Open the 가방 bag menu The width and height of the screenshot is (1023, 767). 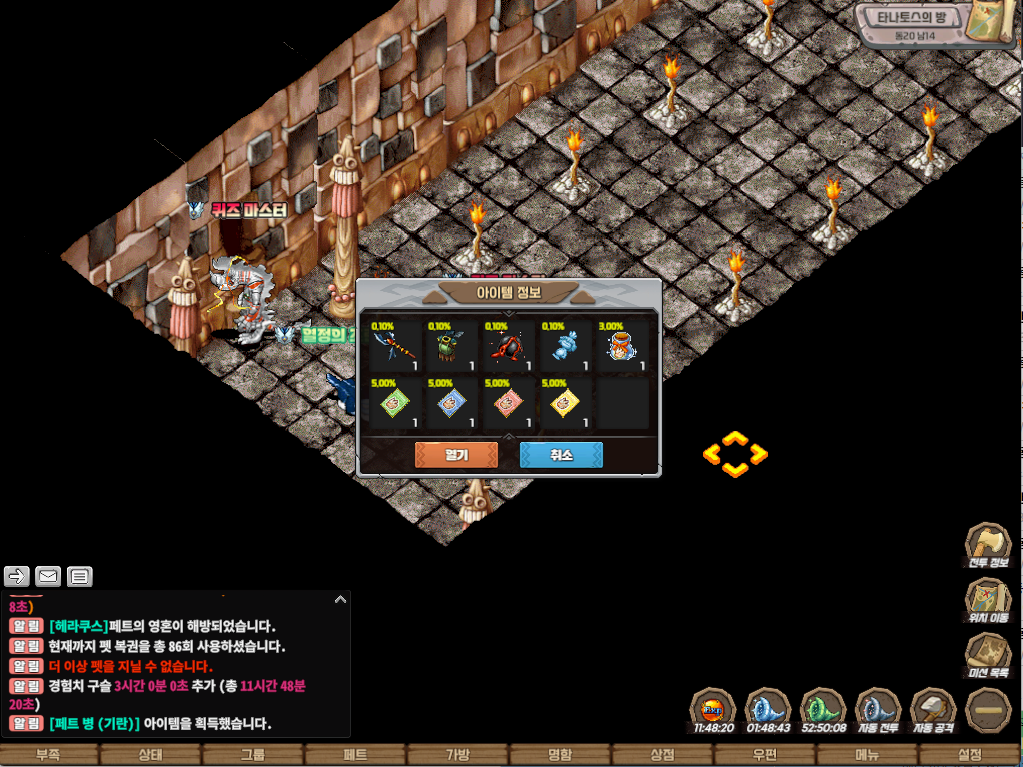[x=457, y=755]
